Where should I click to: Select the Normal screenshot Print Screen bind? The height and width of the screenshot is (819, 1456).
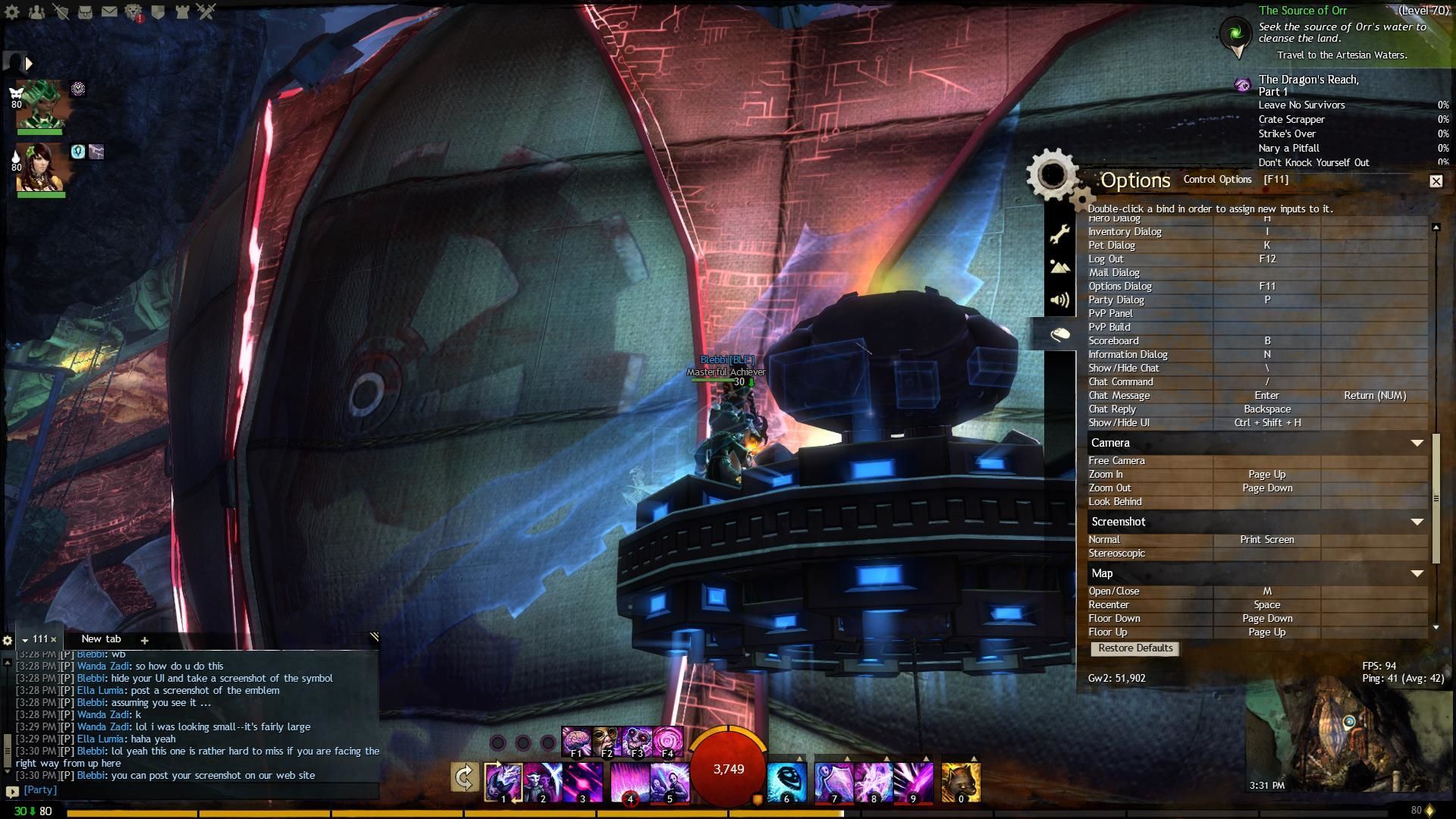point(1266,540)
